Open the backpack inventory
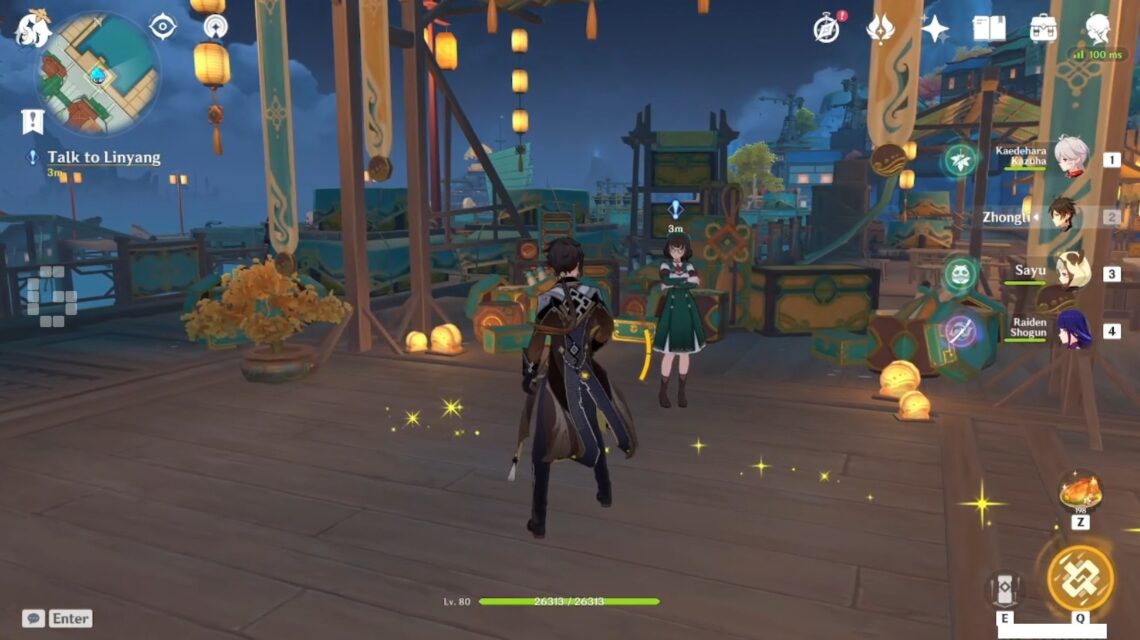 coord(1043,28)
